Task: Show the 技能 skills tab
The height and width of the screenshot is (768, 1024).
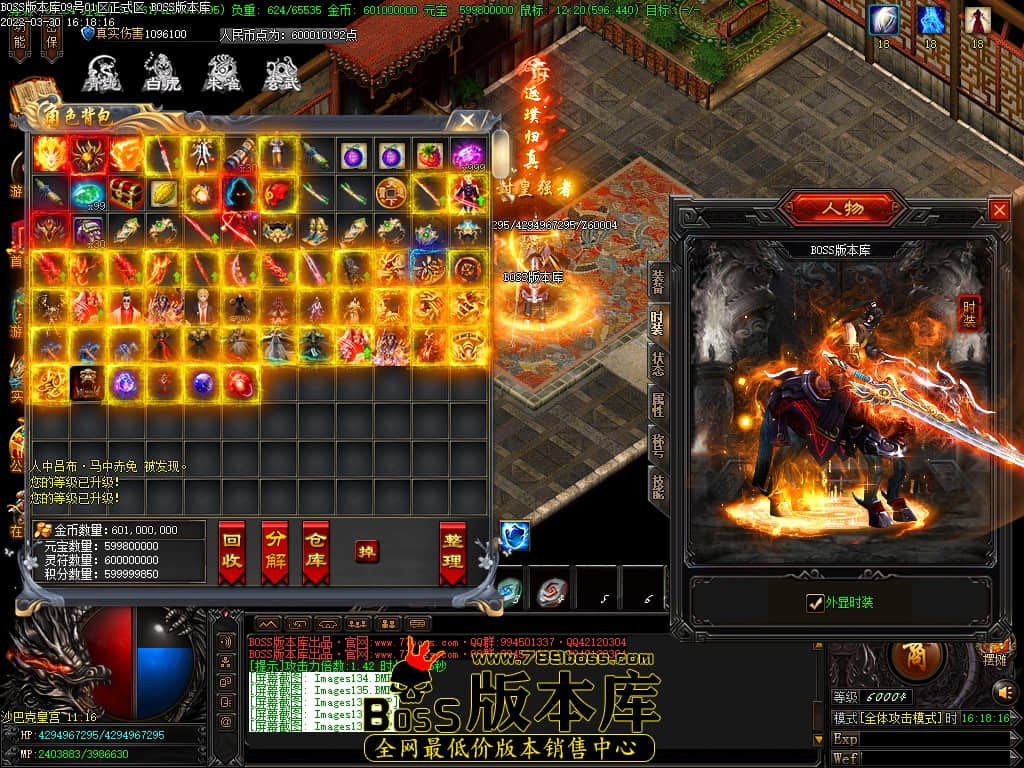Action: pos(657,487)
